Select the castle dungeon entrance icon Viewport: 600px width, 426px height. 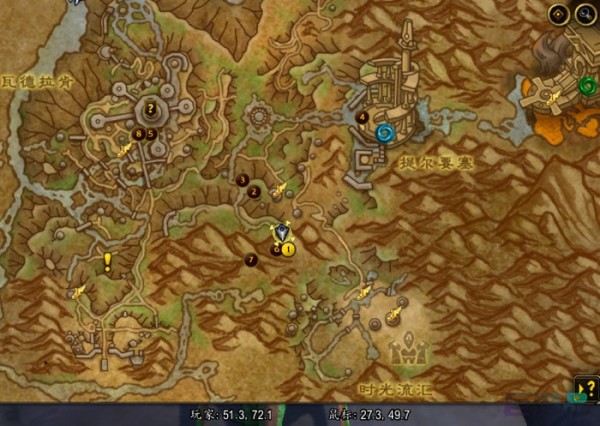pyautogui.click(x=409, y=352)
